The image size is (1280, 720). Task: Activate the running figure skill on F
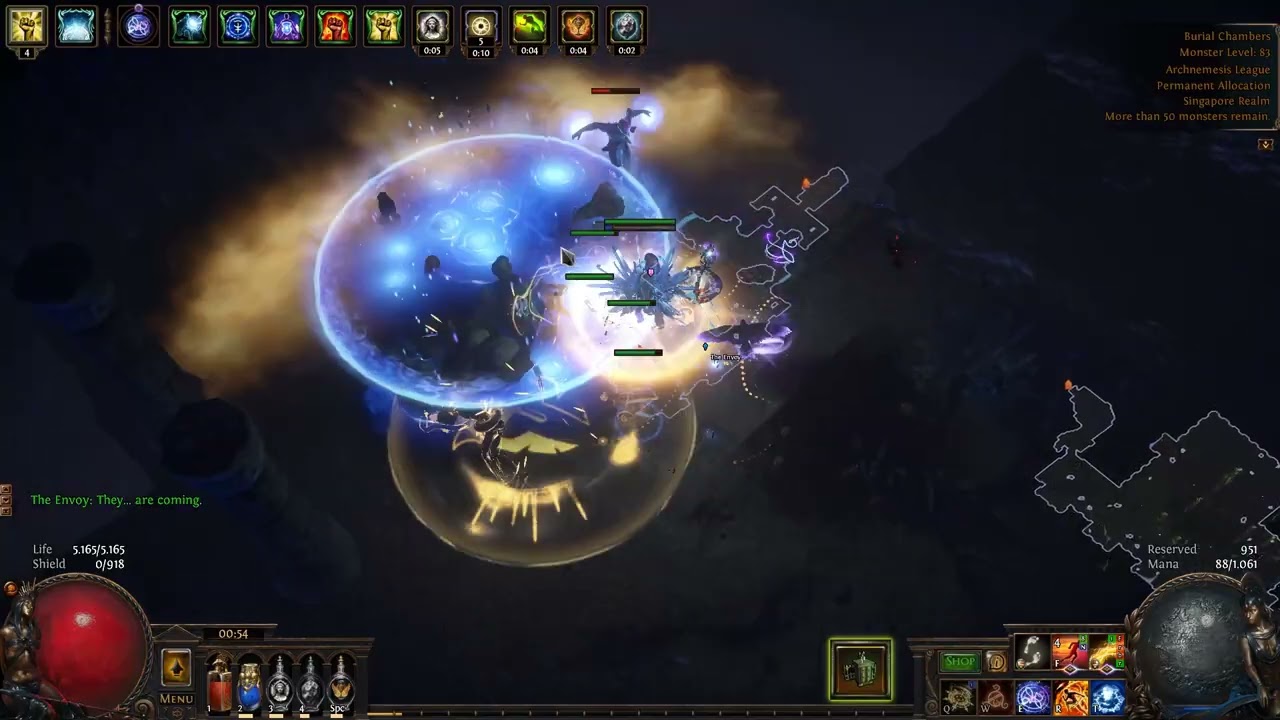tap(1070, 652)
